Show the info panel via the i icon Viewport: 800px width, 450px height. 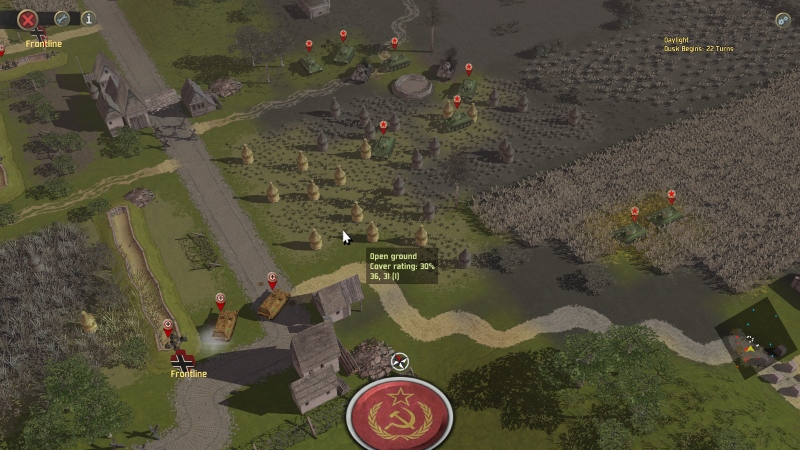click(x=88, y=18)
